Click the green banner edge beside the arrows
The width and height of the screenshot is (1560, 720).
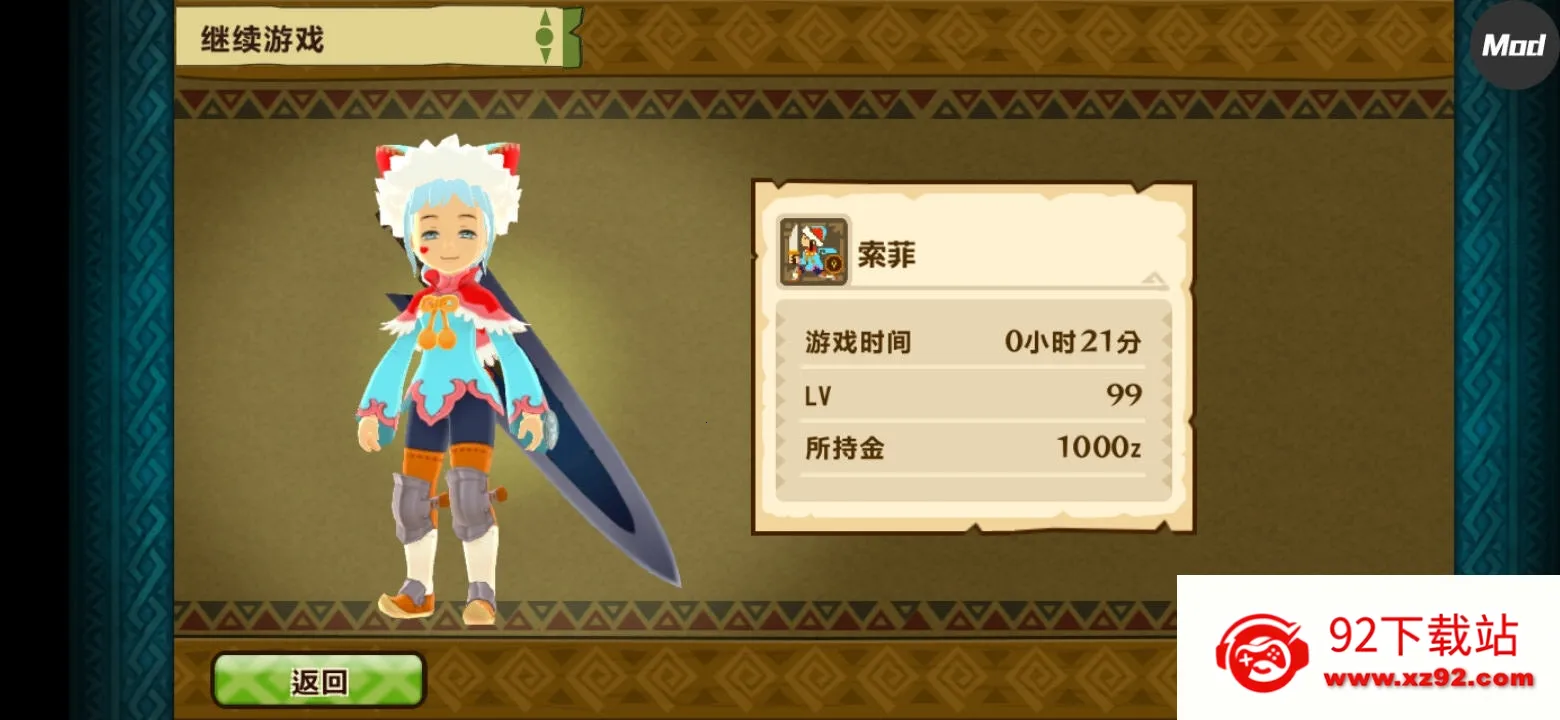[x=570, y=36]
